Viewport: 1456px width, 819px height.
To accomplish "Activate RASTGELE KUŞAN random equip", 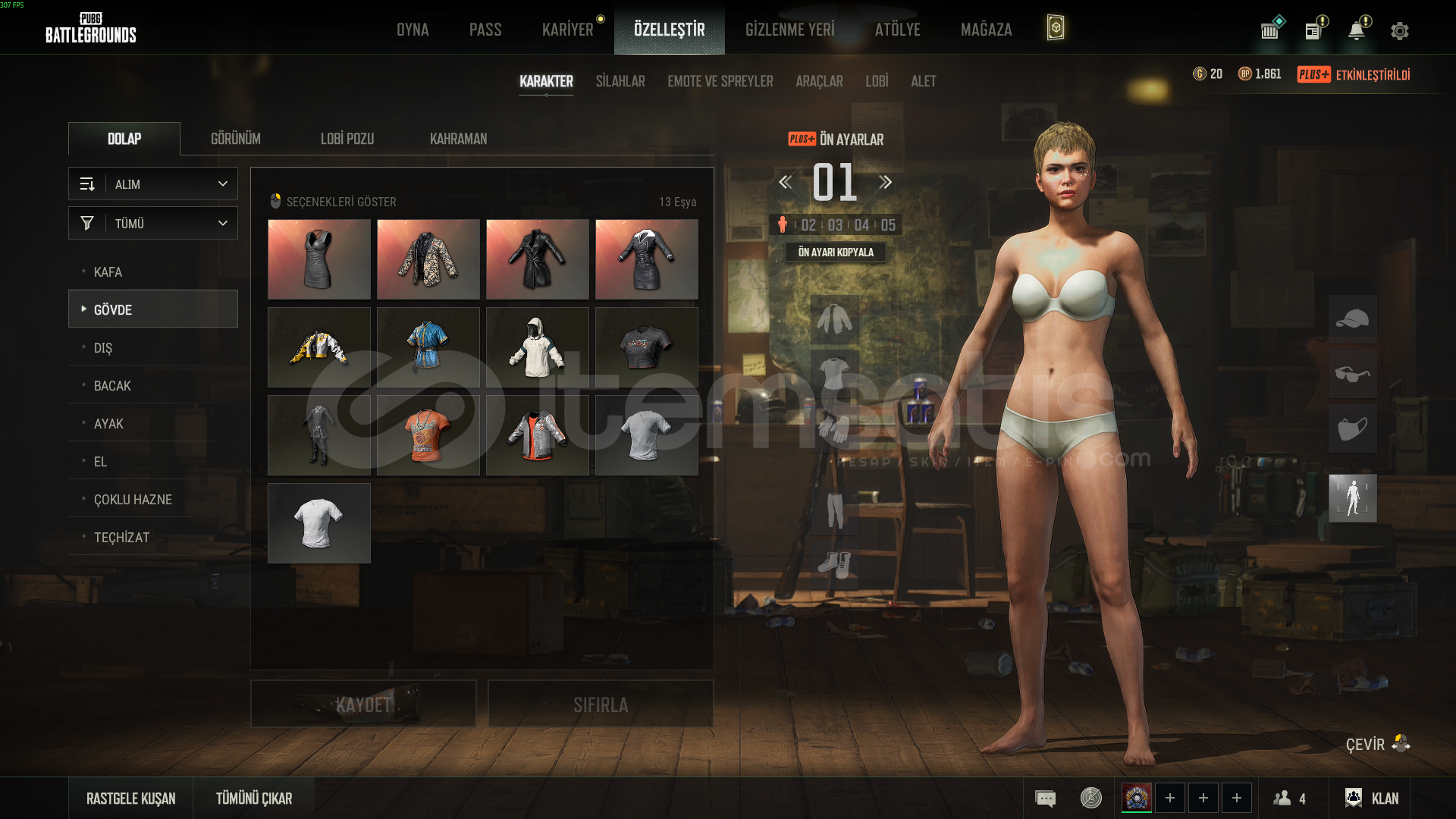I will 130,798.
